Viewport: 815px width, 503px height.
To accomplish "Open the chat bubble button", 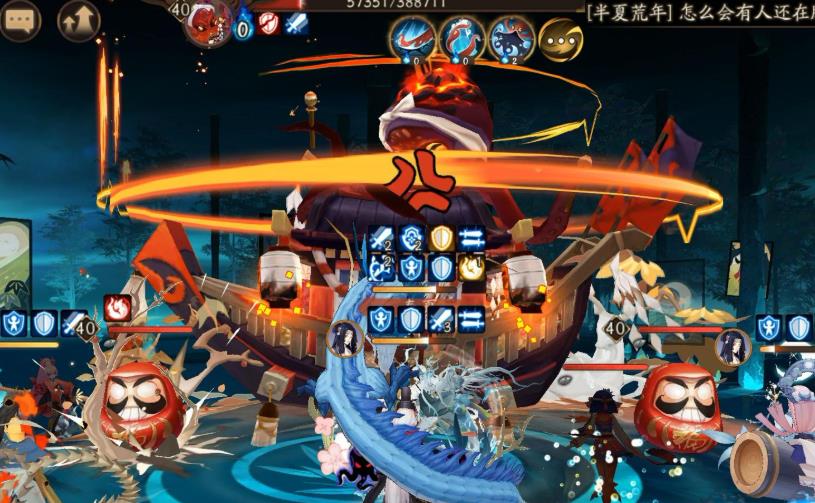I will tap(20, 20).
